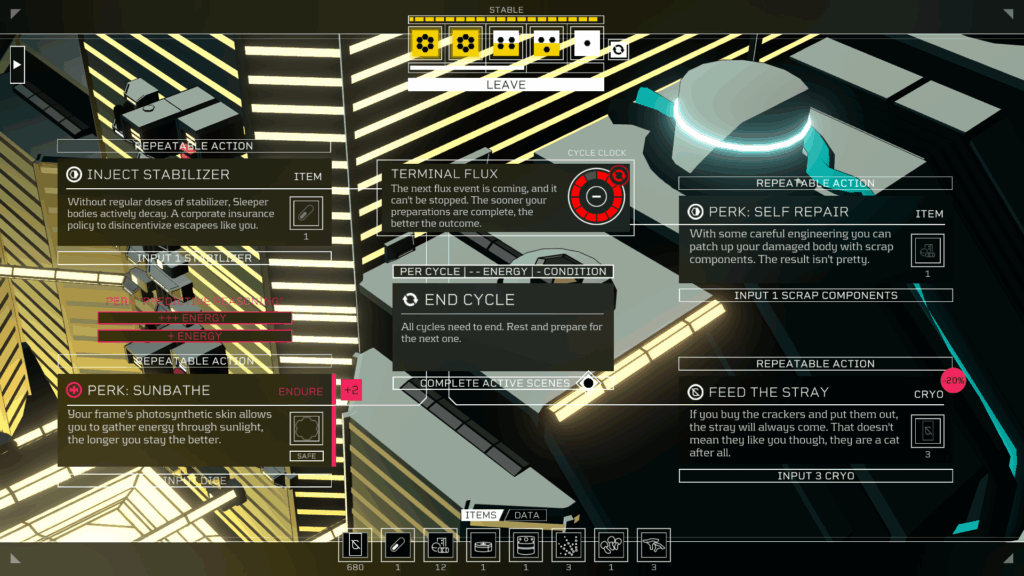
Task: Select the stabilizer pill inventory slot
Action: click(x=397, y=545)
